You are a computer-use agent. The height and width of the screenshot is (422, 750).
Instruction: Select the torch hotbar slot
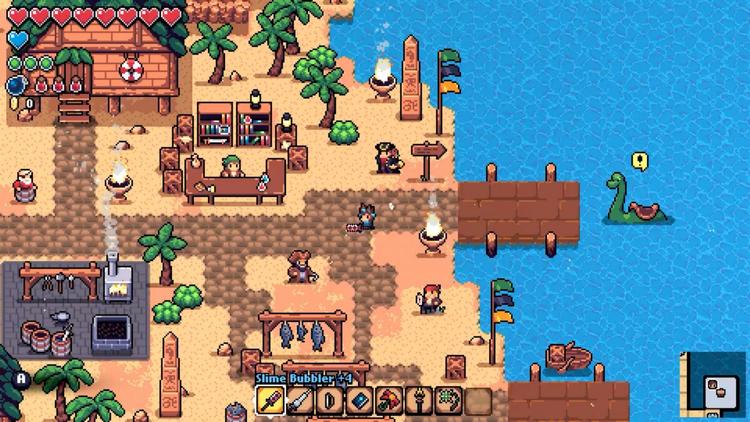point(418,401)
